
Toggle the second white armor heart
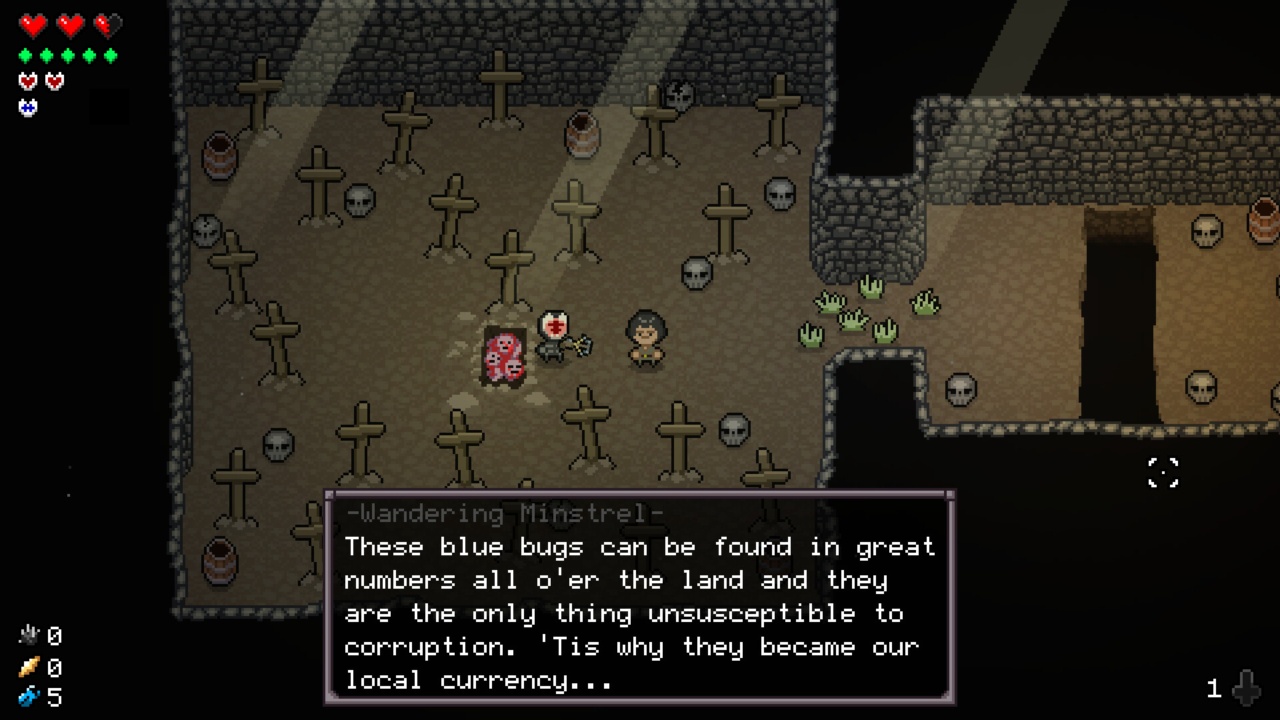click(54, 81)
